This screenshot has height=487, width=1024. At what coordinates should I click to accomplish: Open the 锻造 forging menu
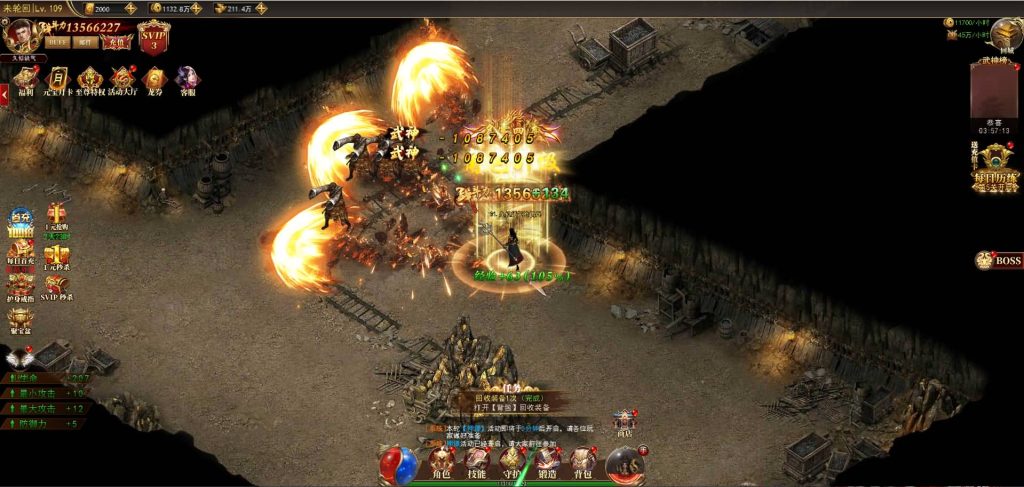[547, 463]
